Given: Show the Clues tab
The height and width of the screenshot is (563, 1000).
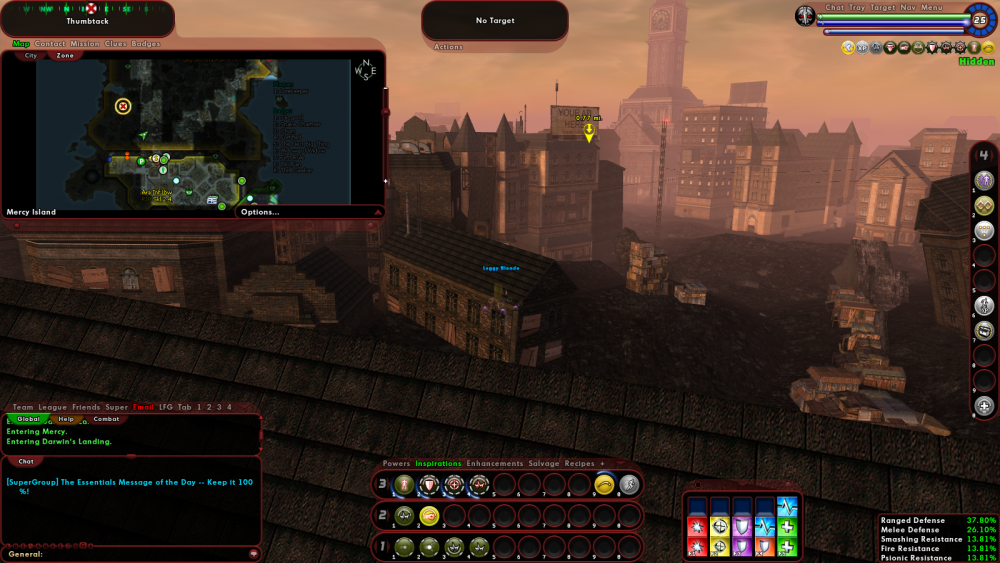Looking at the screenshot, I should pyautogui.click(x=116, y=44).
